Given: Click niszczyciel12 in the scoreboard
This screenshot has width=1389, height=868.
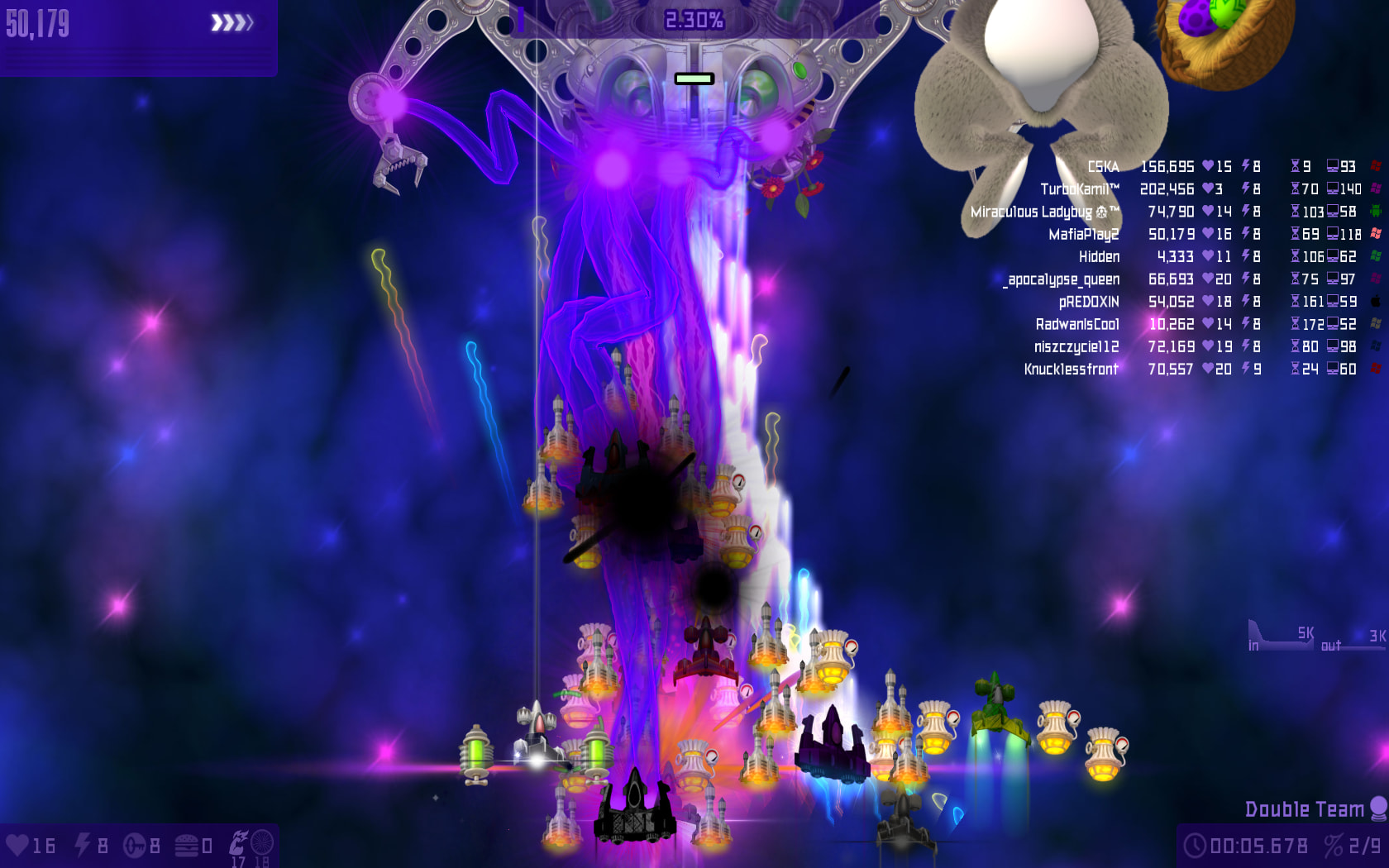Looking at the screenshot, I should (x=1076, y=346).
